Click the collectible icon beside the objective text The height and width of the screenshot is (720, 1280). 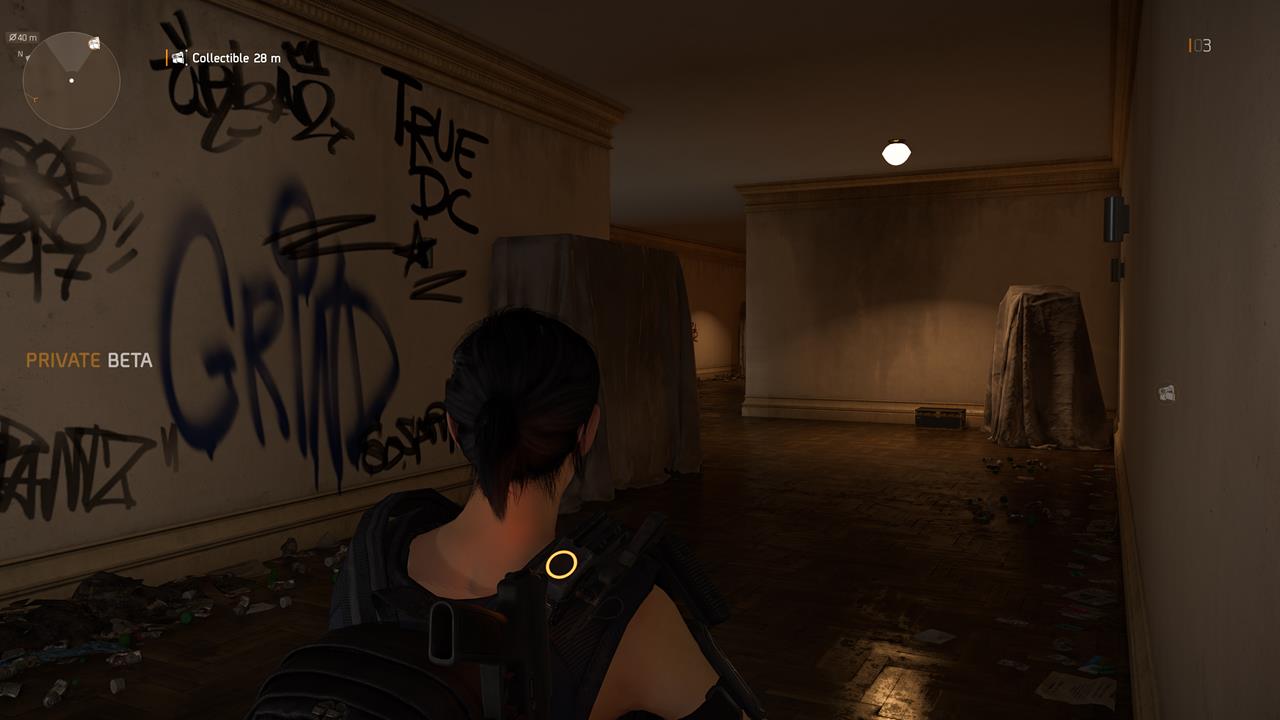(x=179, y=58)
